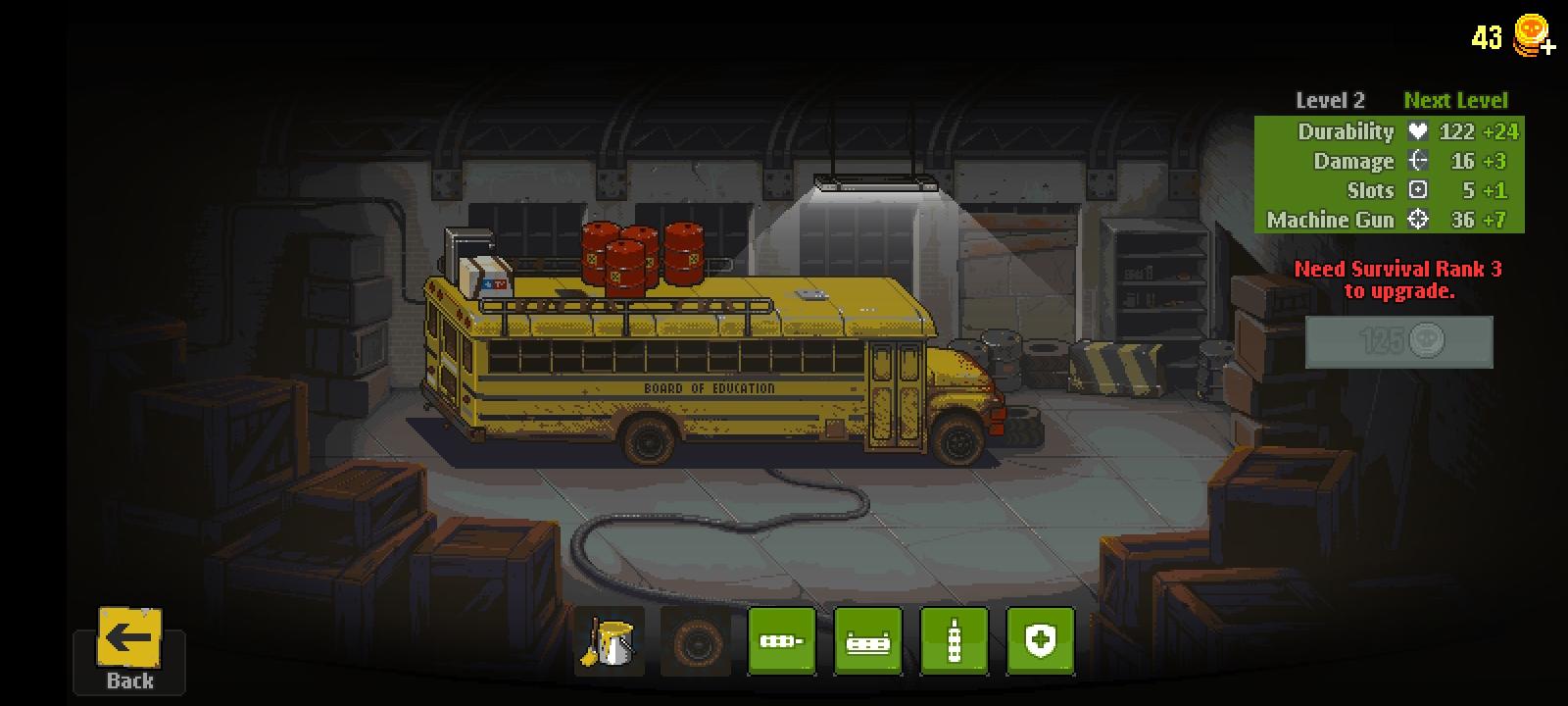Select the paint bucket customization icon

click(x=609, y=642)
